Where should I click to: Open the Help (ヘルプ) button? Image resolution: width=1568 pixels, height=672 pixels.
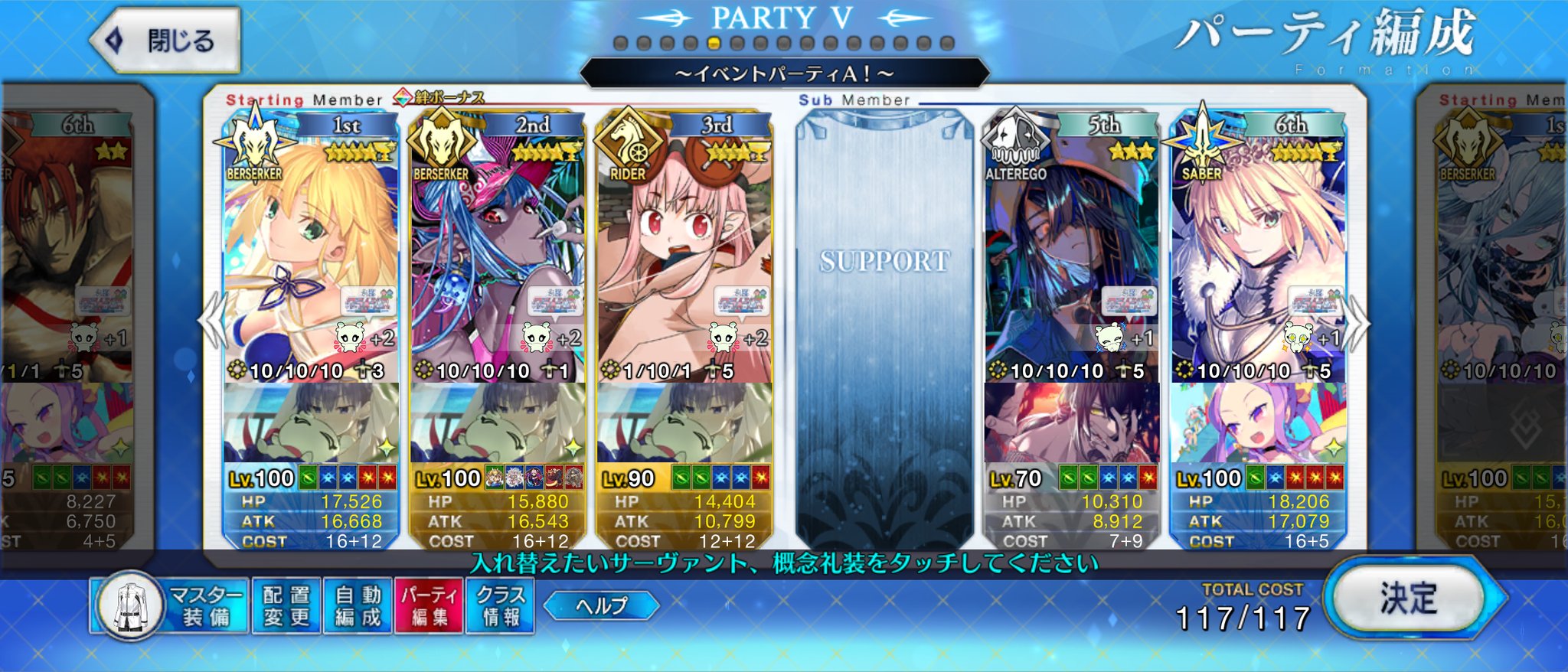tap(601, 605)
